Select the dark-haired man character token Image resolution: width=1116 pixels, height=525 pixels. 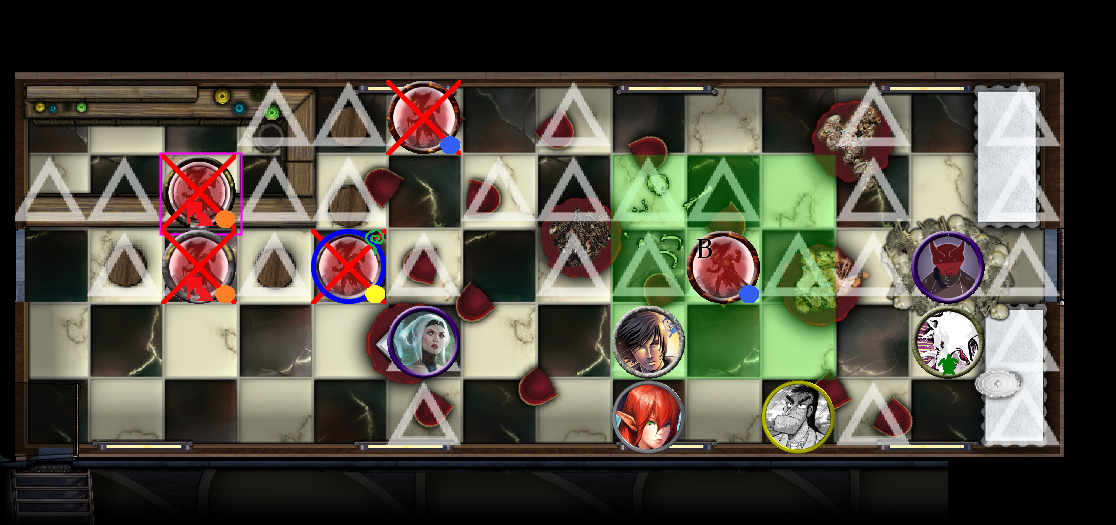(x=649, y=342)
